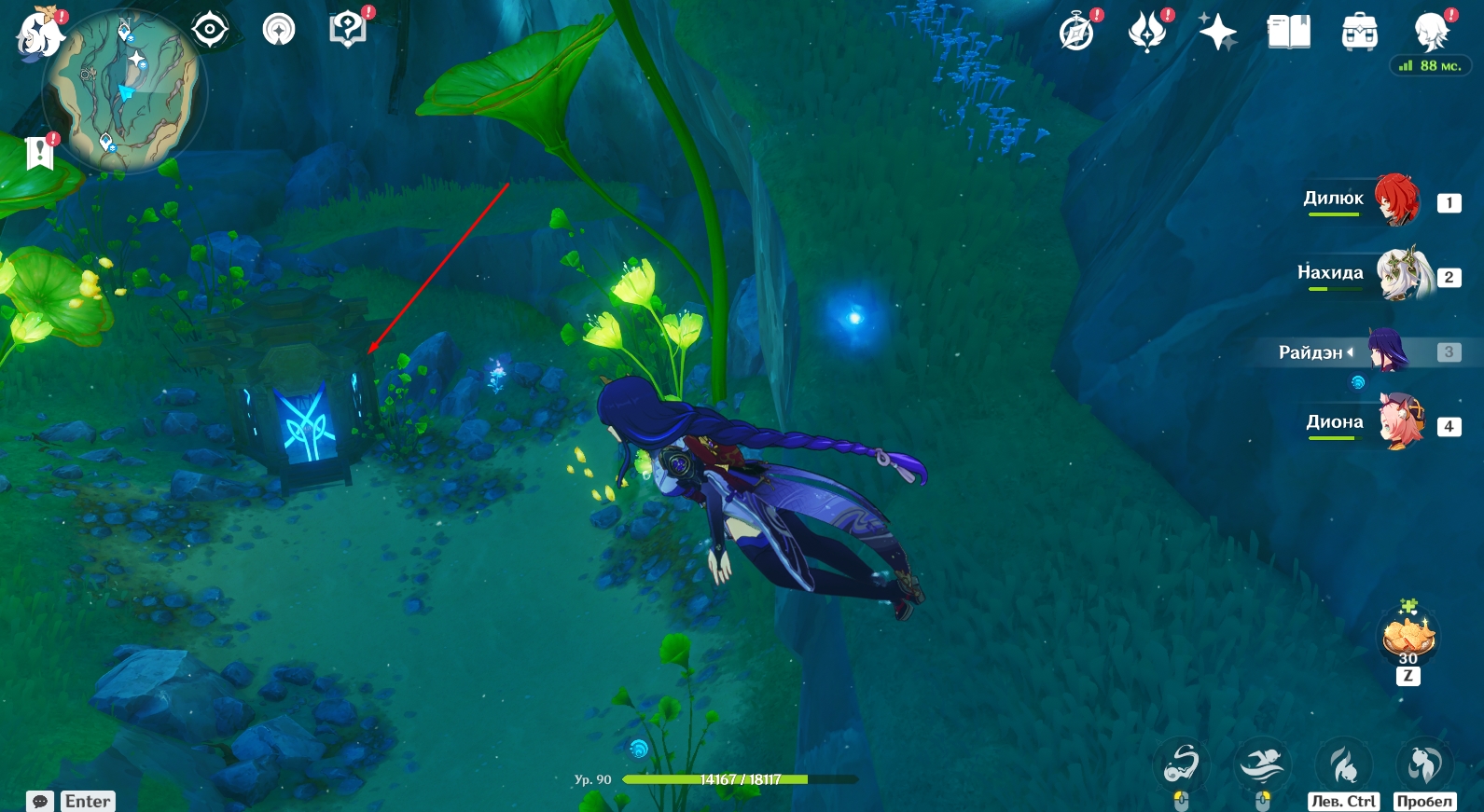1484x812 pixels.
Task: Select active character Райдэн
Action: click(1389, 351)
